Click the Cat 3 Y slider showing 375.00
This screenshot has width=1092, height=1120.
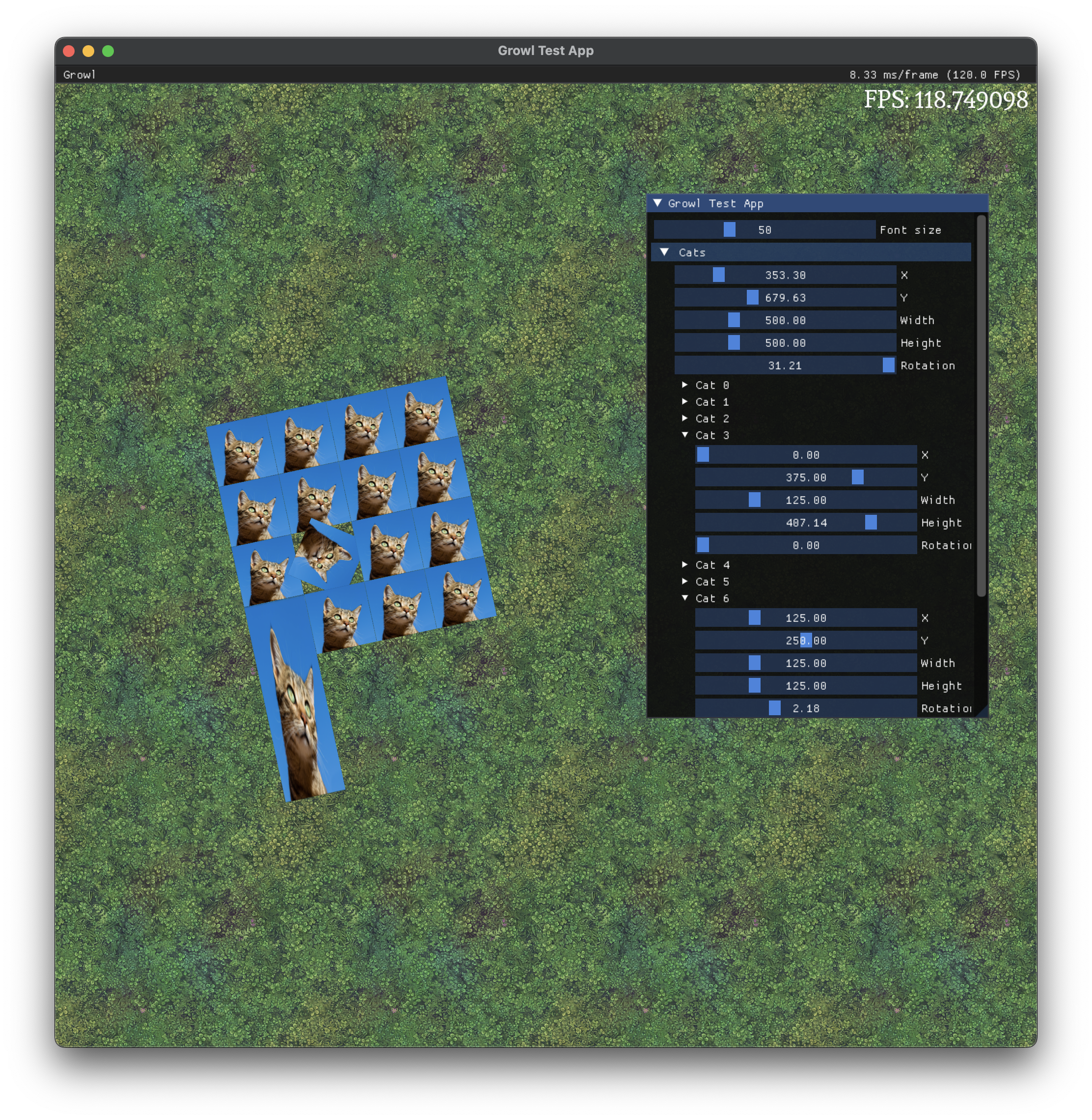click(x=805, y=477)
